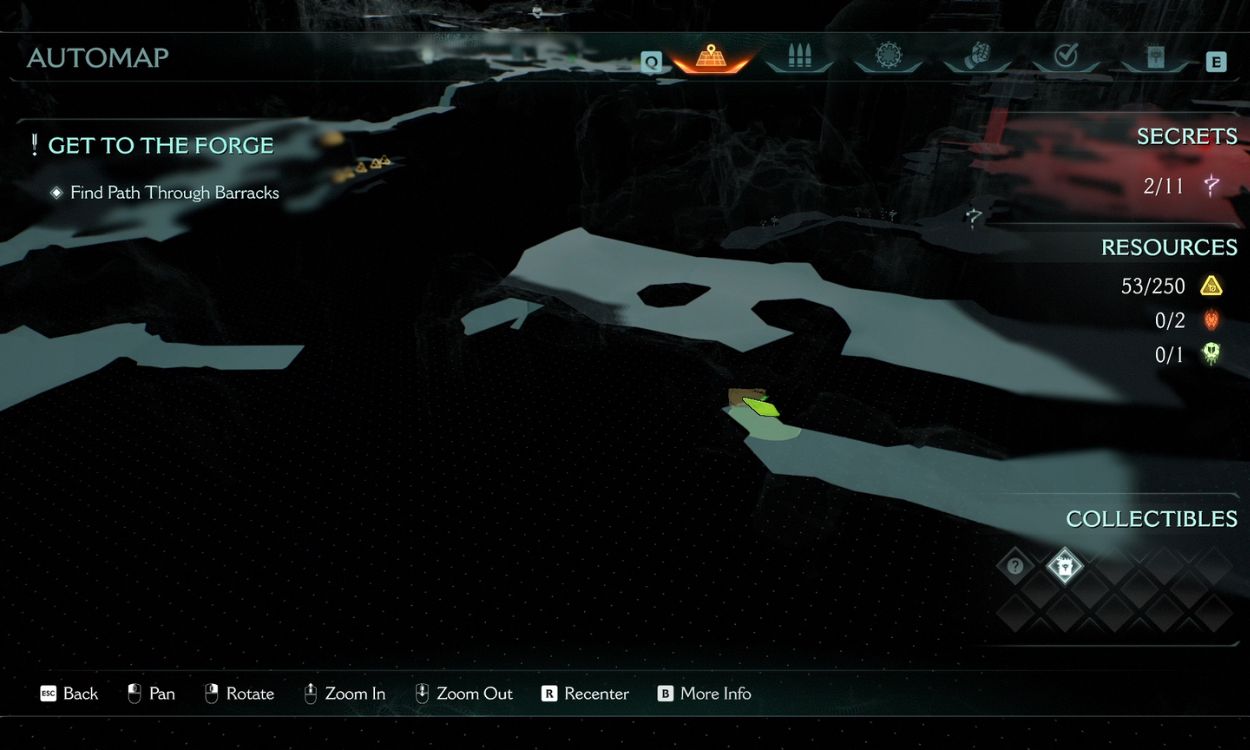Image resolution: width=1250 pixels, height=750 pixels.
Task: Click the secret question-mark marker on the map
Action: [x=973, y=215]
